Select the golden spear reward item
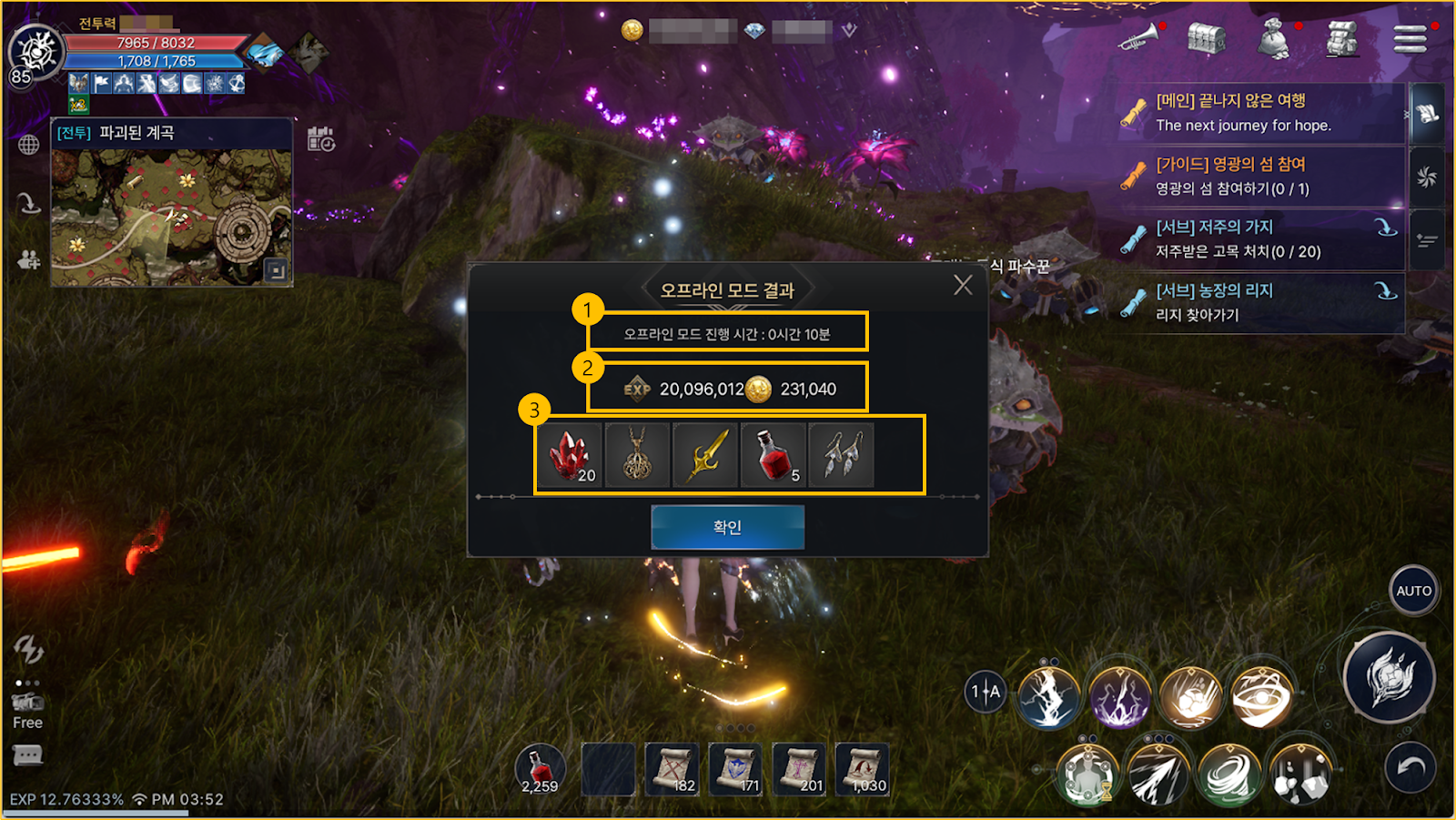Image resolution: width=1456 pixels, height=820 pixels. (x=705, y=455)
